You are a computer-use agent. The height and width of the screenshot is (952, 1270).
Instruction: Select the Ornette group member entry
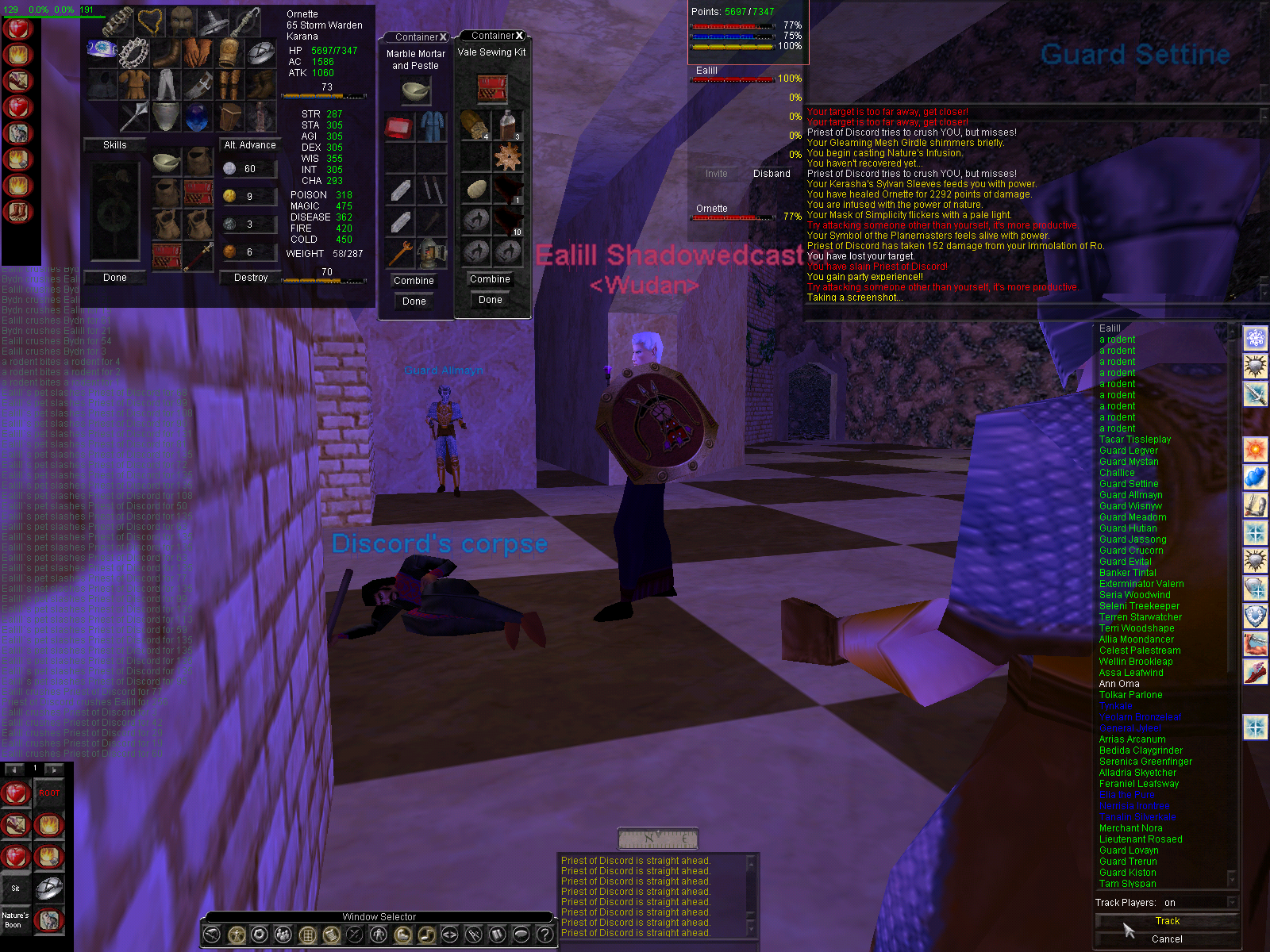point(712,209)
